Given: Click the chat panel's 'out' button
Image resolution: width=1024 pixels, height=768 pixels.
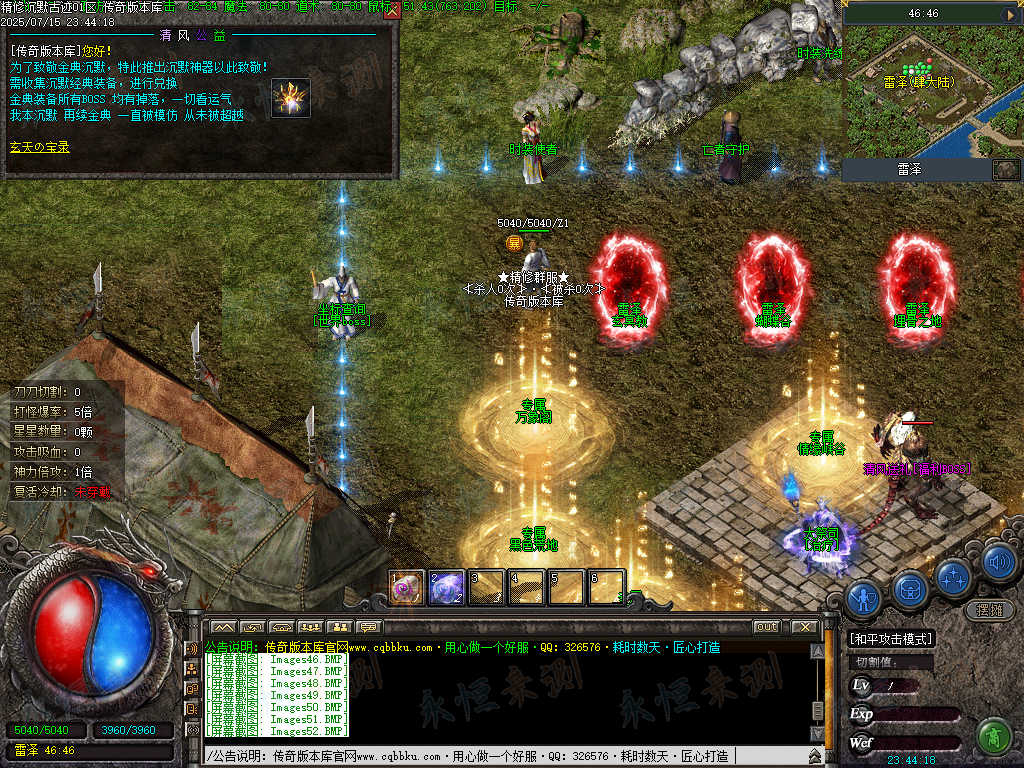Looking at the screenshot, I should pyautogui.click(x=766, y=627).
